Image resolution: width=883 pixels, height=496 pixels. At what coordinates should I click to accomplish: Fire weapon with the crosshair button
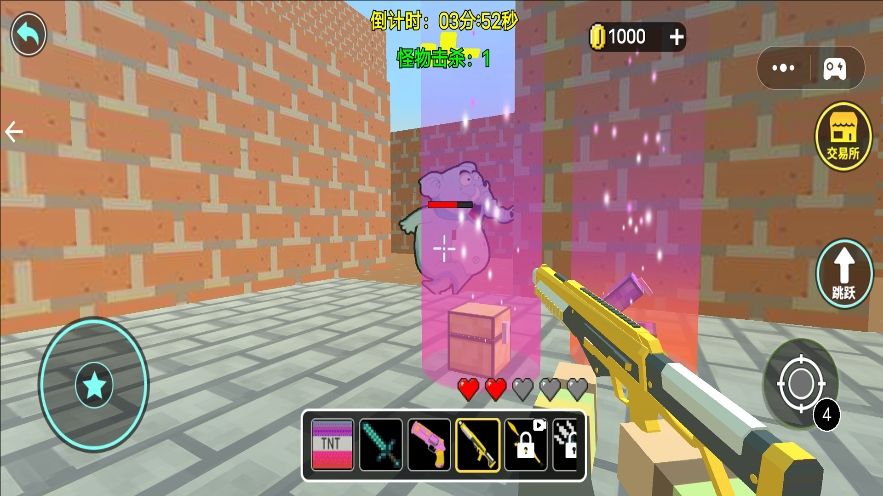800,383
